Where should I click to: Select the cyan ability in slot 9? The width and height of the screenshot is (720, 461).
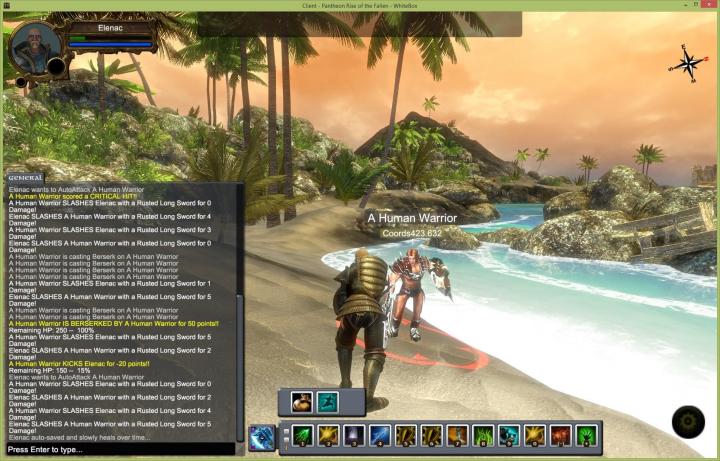(509, 436)
